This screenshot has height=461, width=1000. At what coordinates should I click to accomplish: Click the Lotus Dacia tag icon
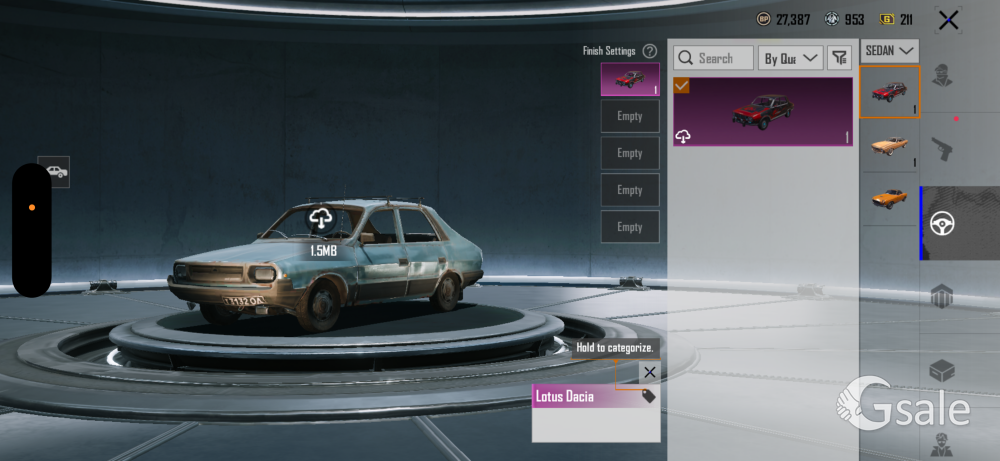[x=648, y=396]
